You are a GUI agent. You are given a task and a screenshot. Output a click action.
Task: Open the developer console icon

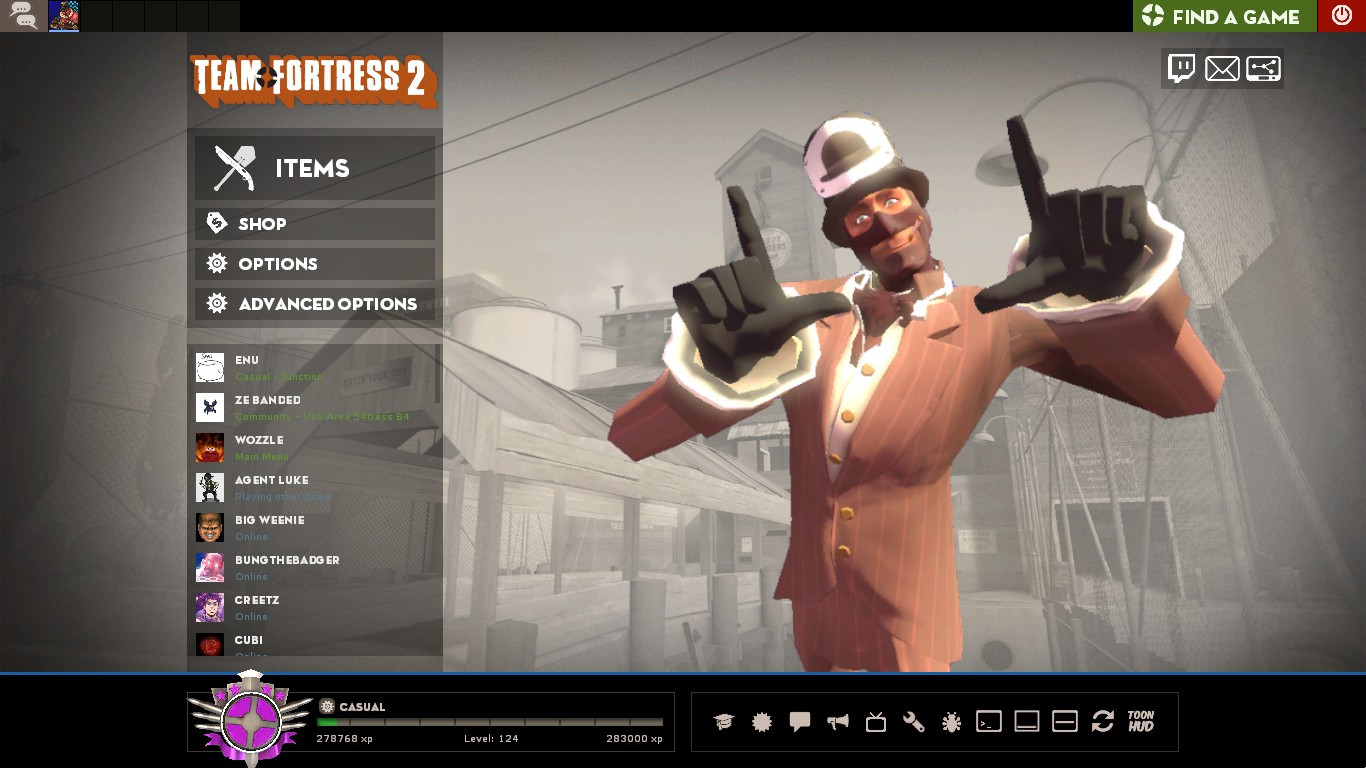(990, 721)
